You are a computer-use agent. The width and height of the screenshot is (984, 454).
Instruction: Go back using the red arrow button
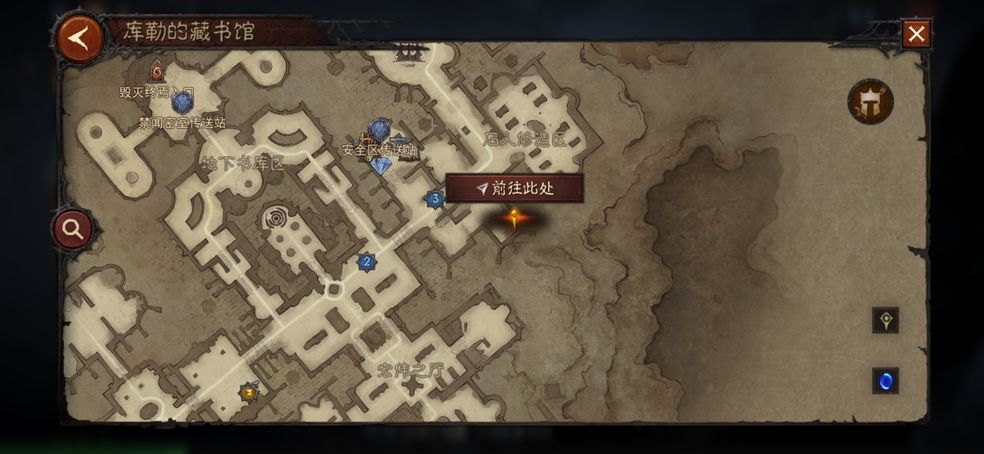point(81,38)
